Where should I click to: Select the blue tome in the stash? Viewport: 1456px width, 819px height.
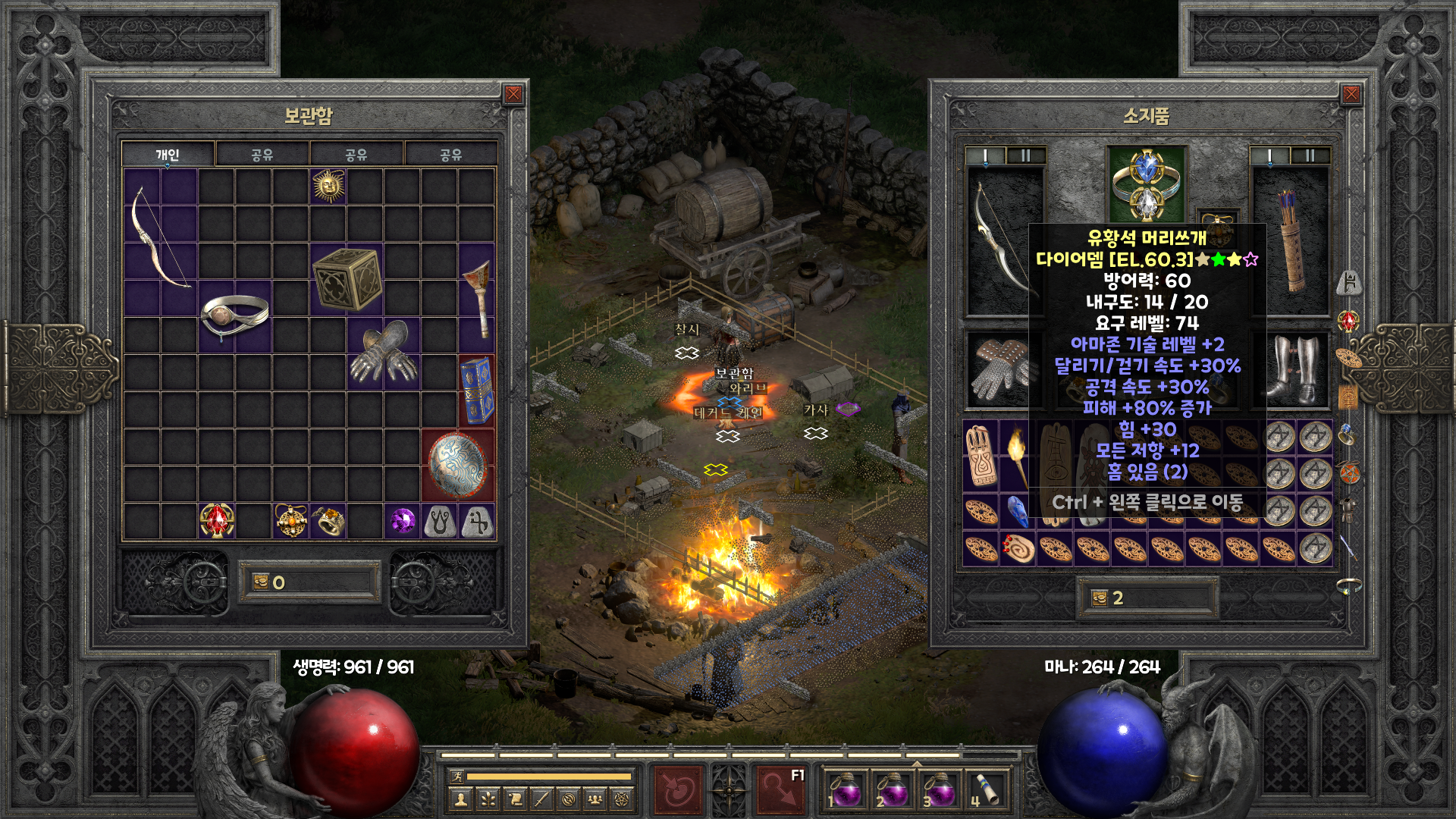click(x=476, y=391)
